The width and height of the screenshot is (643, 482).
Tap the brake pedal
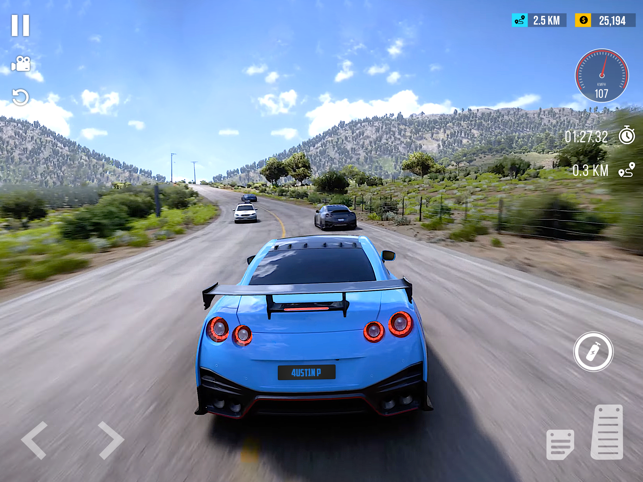pyautogui.click(x=560, y=443)
